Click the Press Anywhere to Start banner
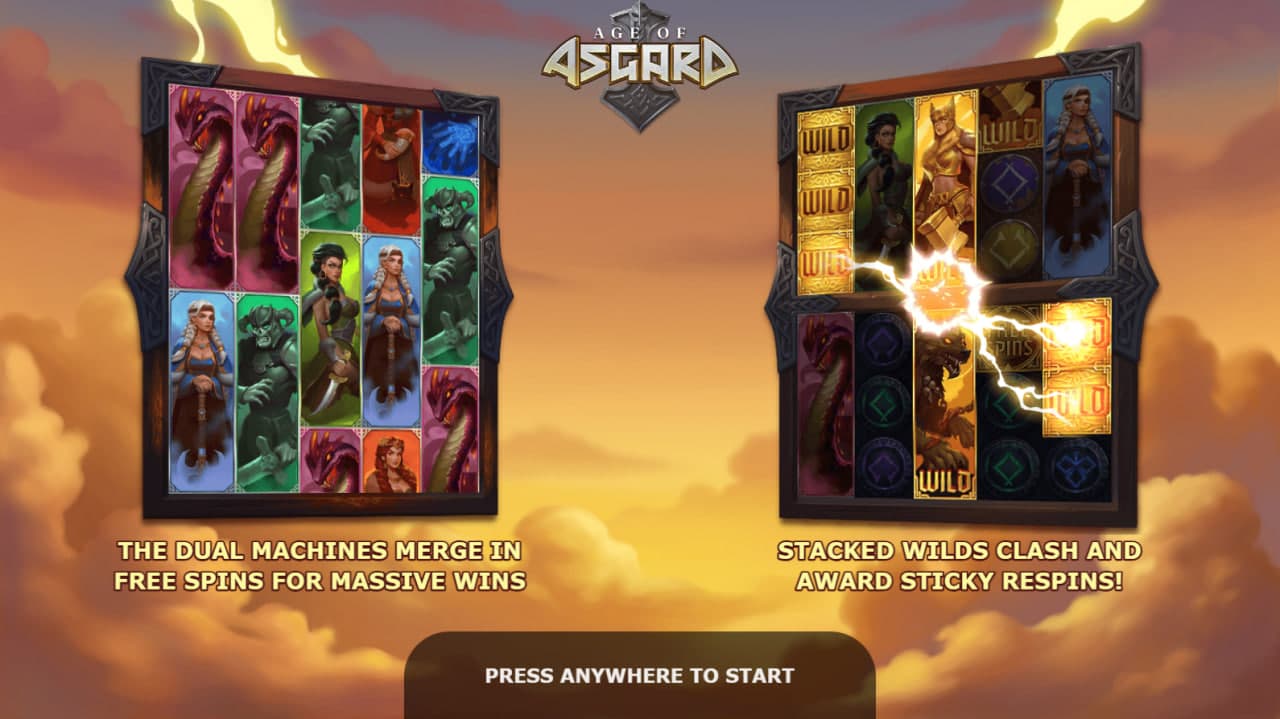 click(x=640, y=675)
